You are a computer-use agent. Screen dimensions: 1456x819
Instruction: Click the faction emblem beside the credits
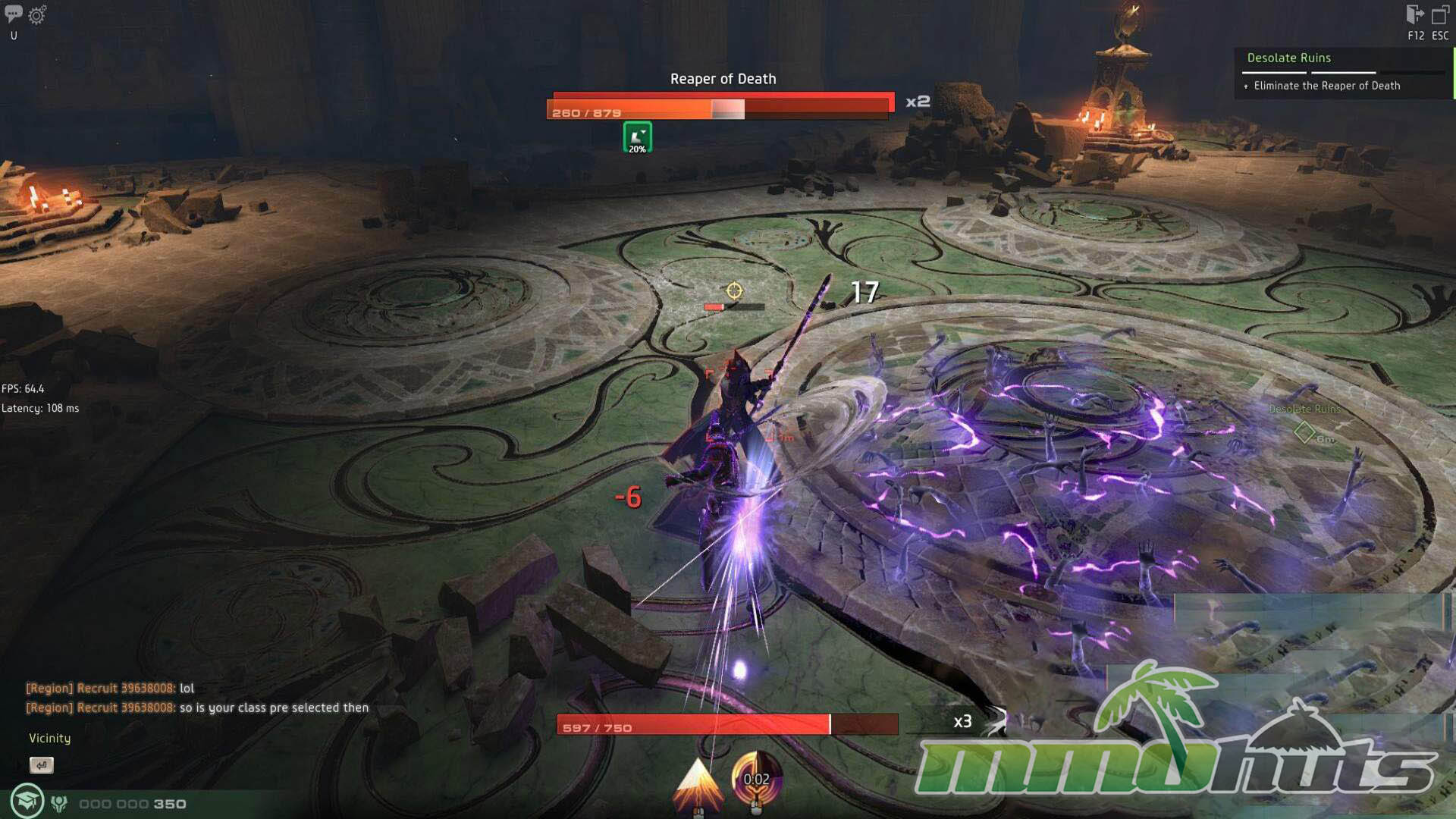59,803
